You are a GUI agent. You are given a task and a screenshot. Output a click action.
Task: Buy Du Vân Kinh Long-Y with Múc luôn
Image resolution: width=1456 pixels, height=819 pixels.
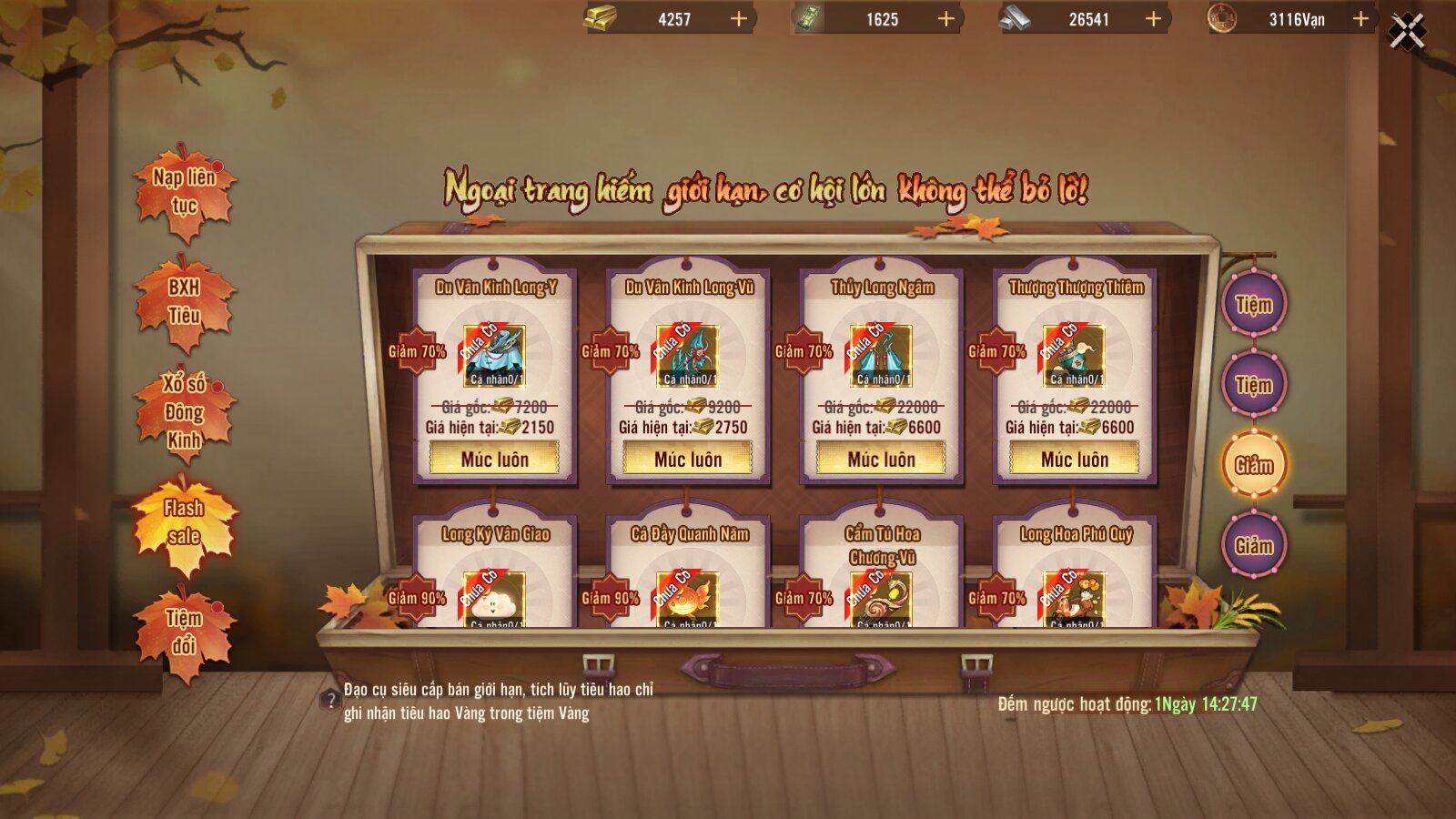coord(494,460)
